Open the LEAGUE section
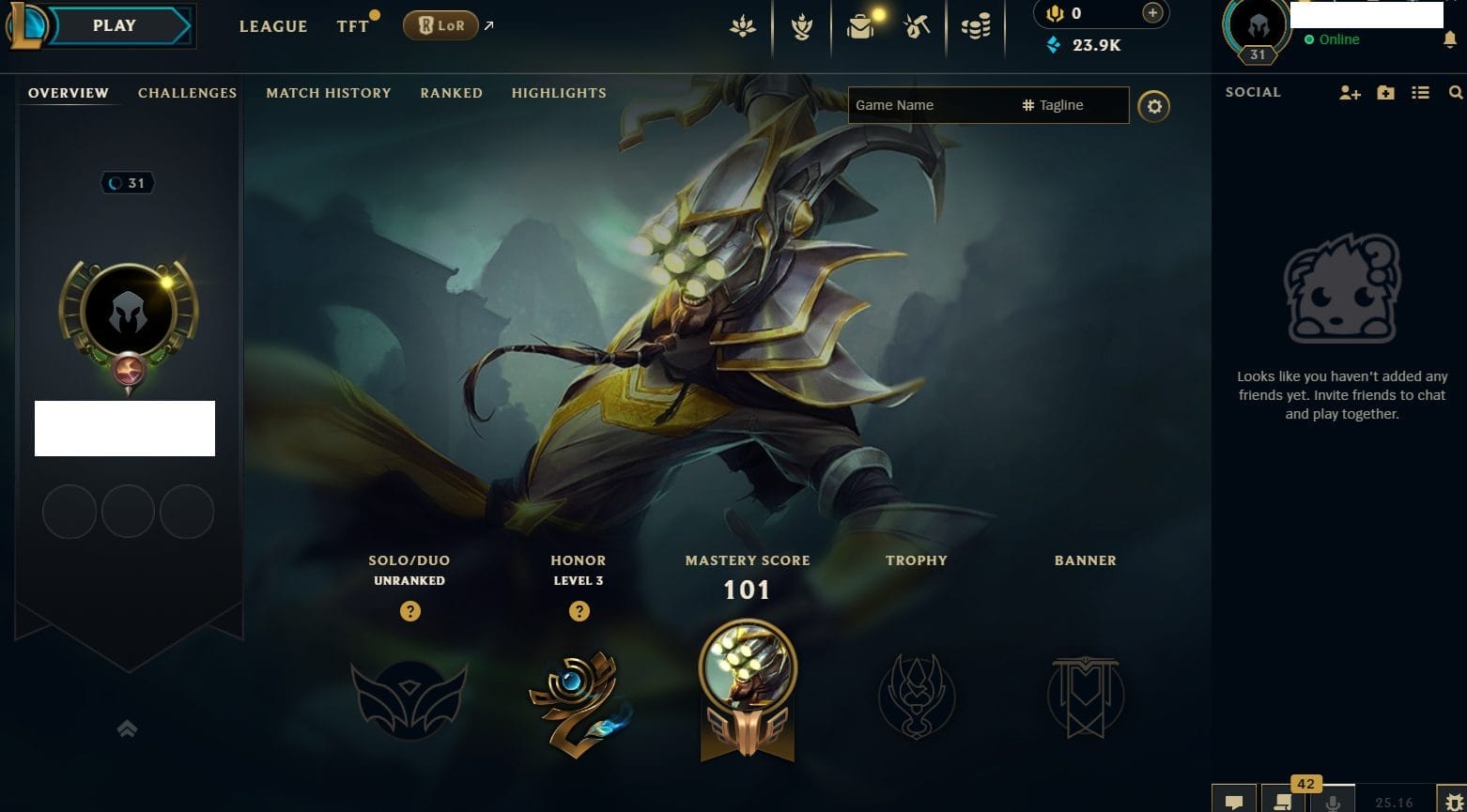This screenshot has height=812, width=1467. [272, 26]
